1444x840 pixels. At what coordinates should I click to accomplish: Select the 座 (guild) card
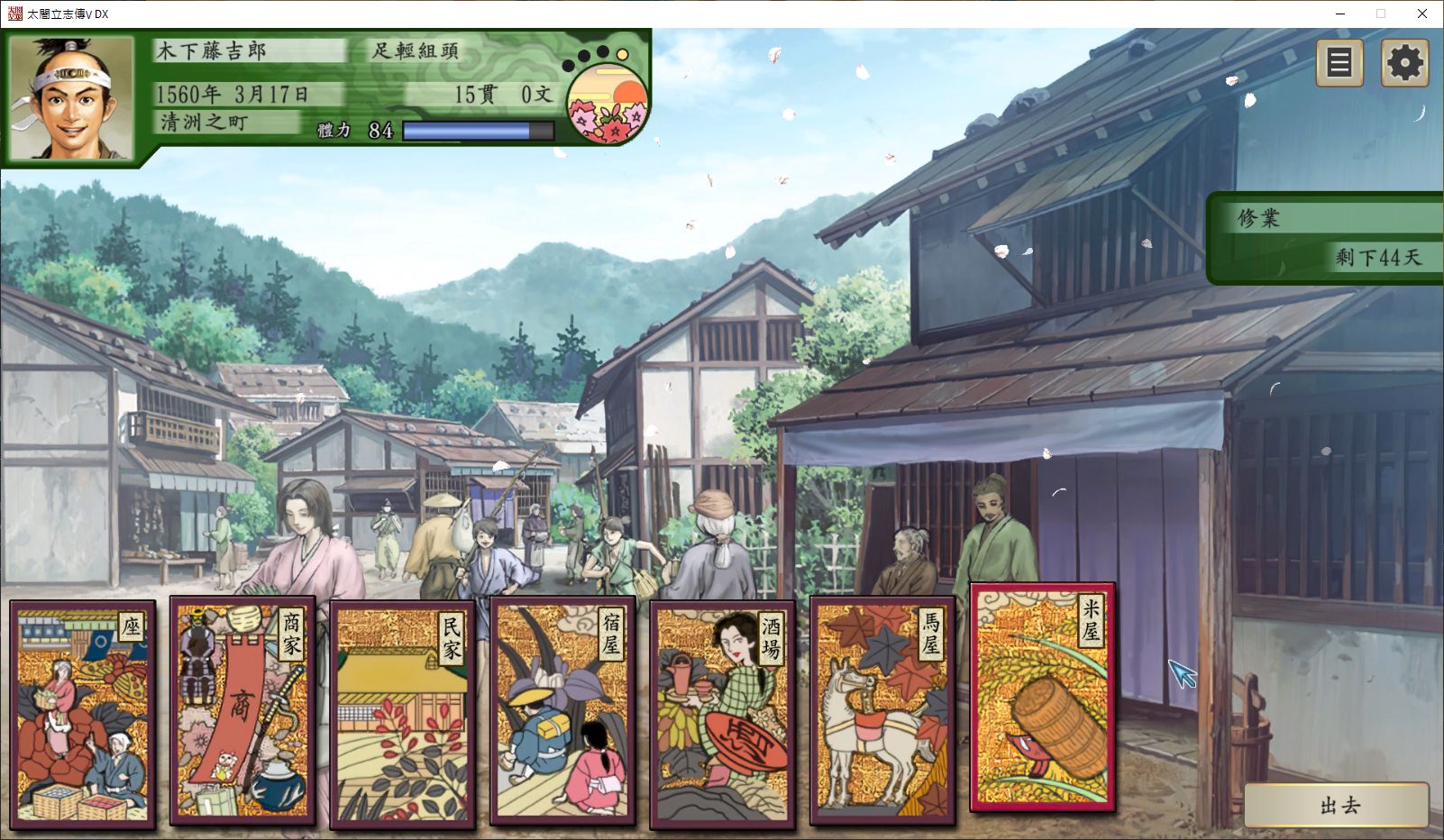pyautogui.click(x=82, y=713)
